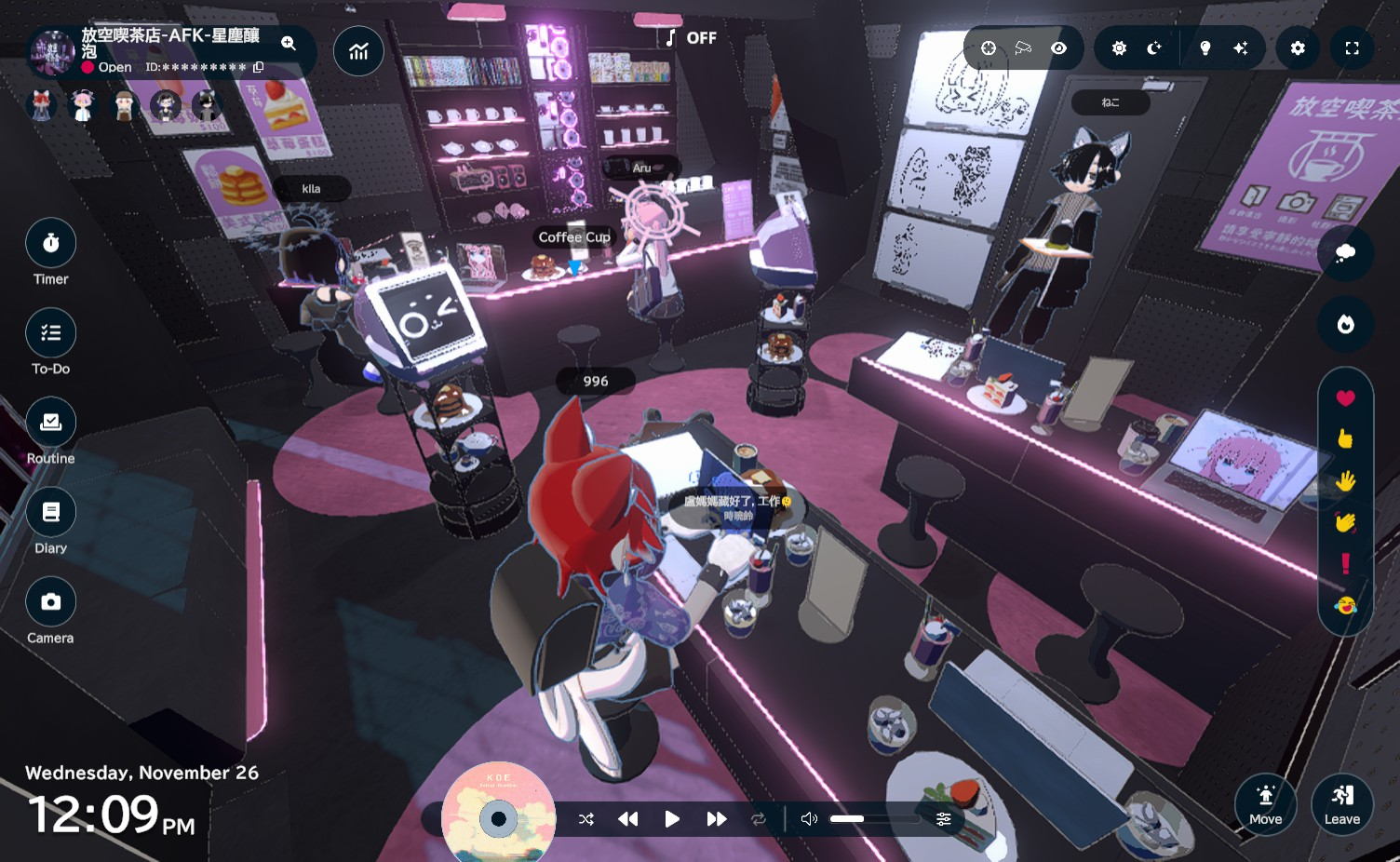Image resolution: width=1400 pixels, height=862 pixels.
Task: Copy the room ID
Action: [259, 67]
